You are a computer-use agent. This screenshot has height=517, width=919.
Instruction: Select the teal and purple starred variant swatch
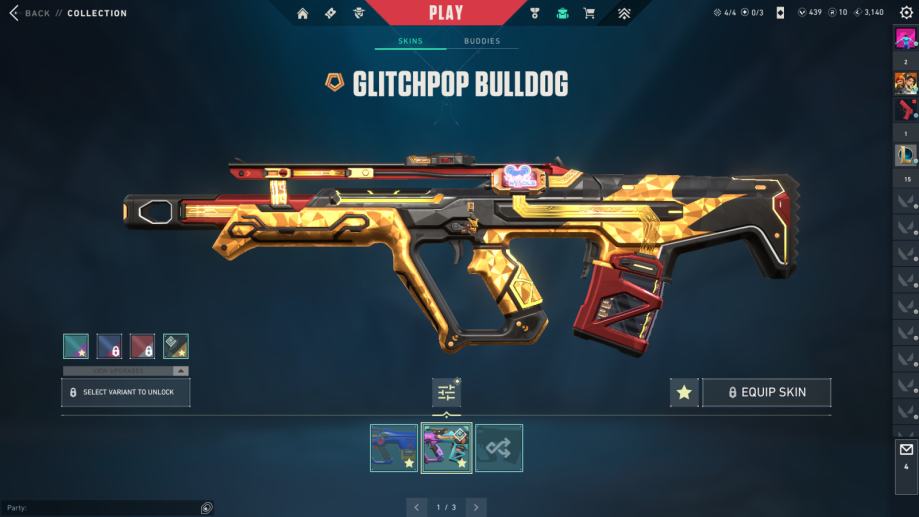(x=76, y=346)
